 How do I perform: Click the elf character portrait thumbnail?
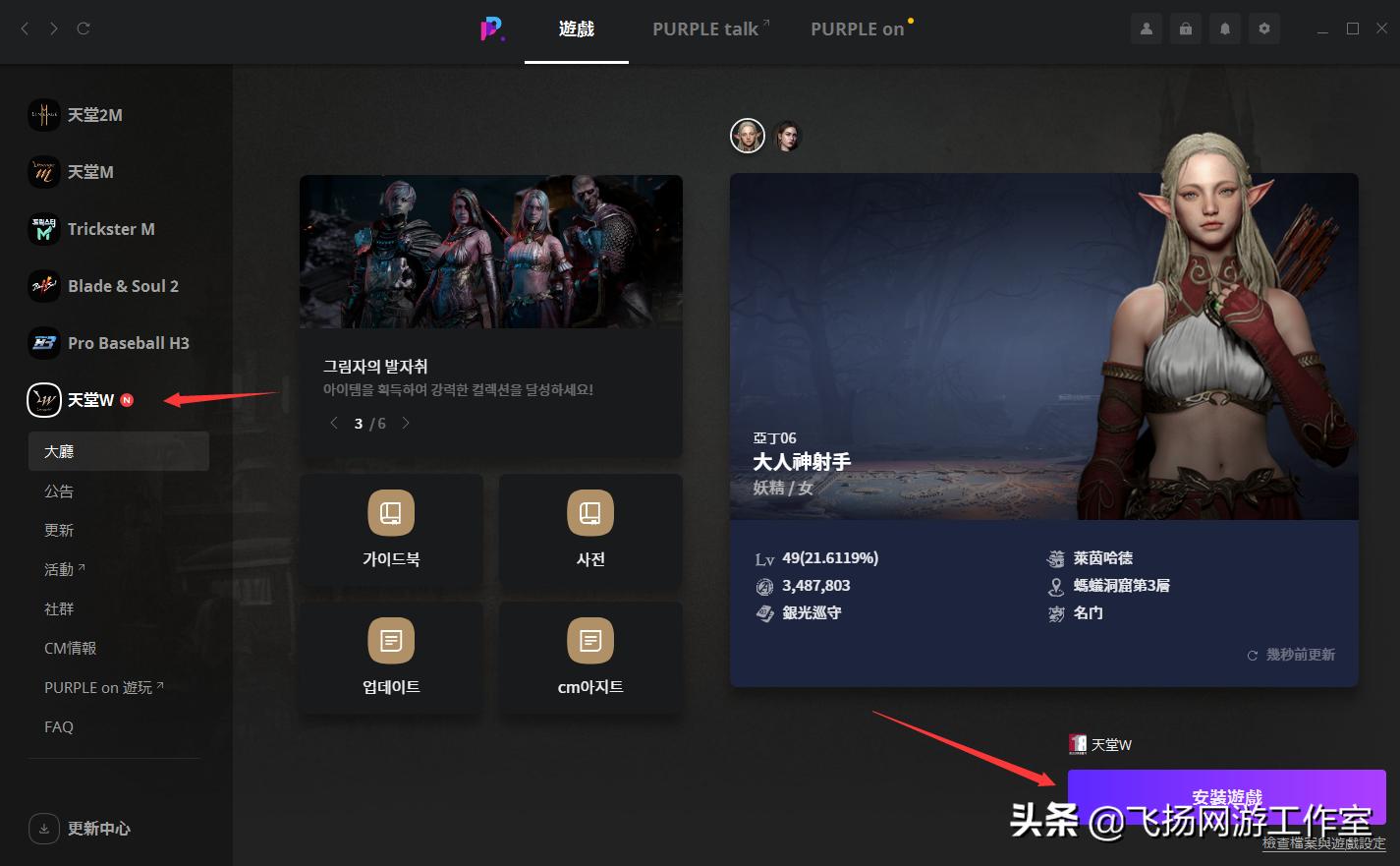(748, 136)
